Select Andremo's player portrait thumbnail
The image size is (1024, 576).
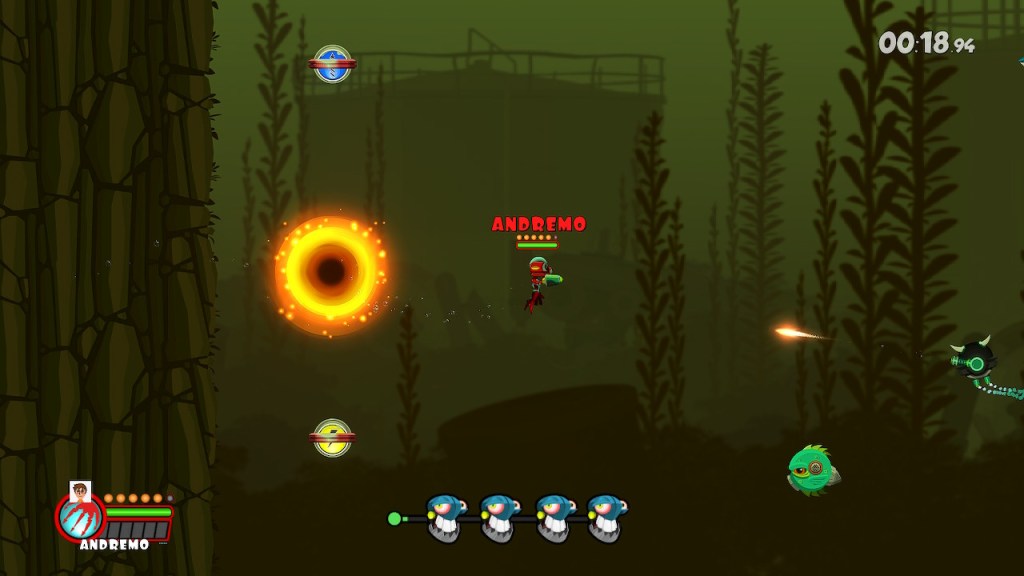pos(80,490)
